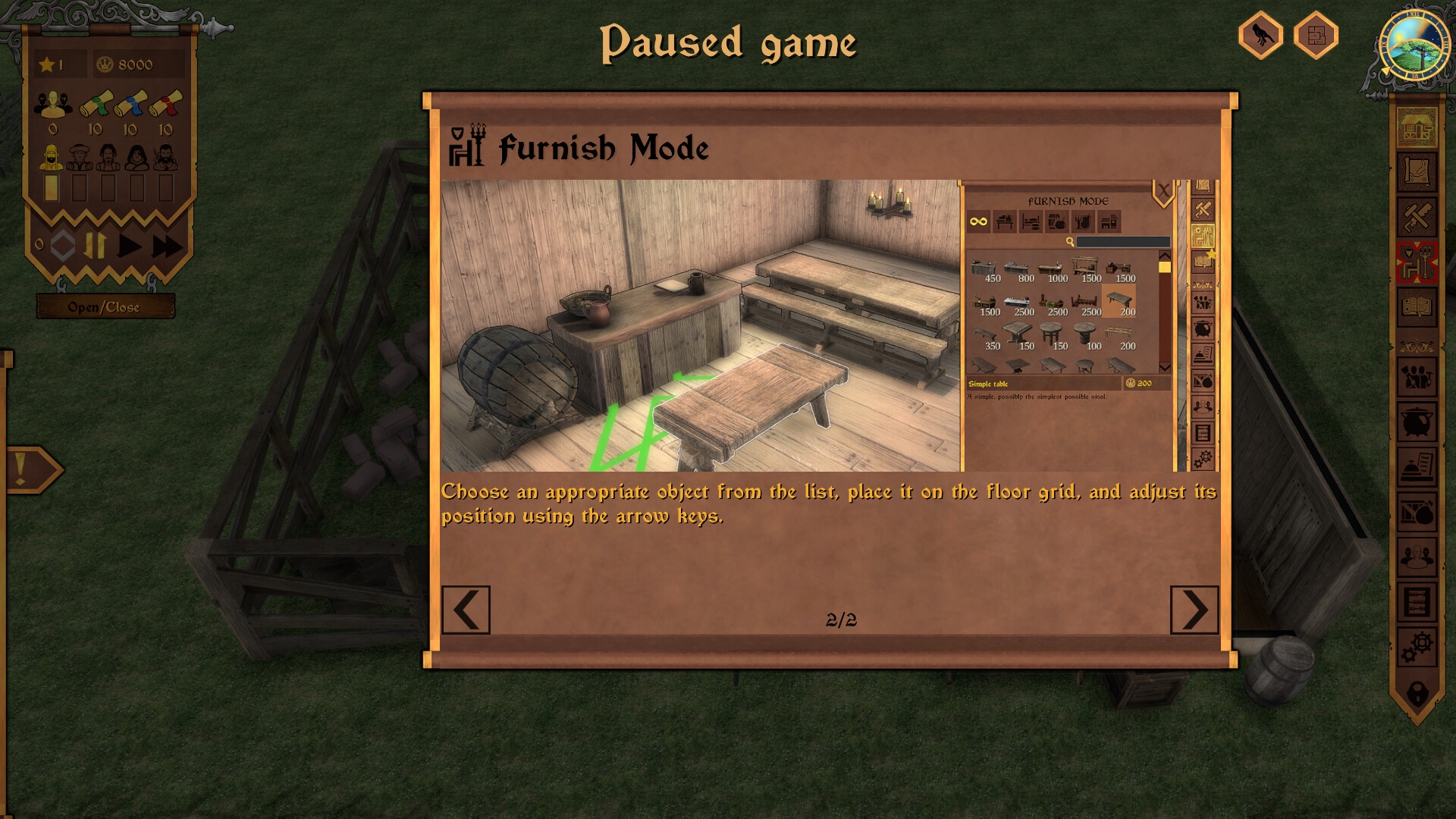This screenshot has width=1456, height=819.
Task: Open the abacus finances panel
Action: pos(1417,604)
